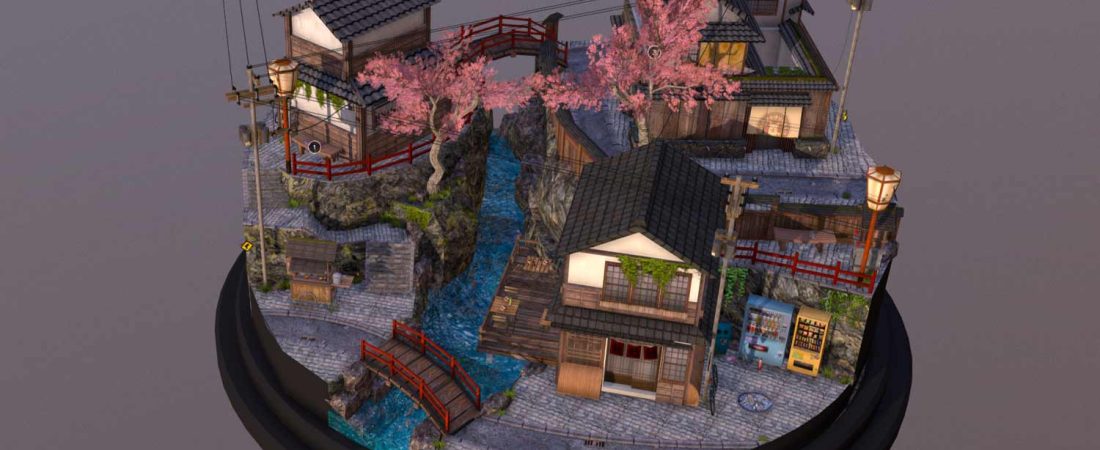Open annotation marker 1 near the bench

point(314,147)
